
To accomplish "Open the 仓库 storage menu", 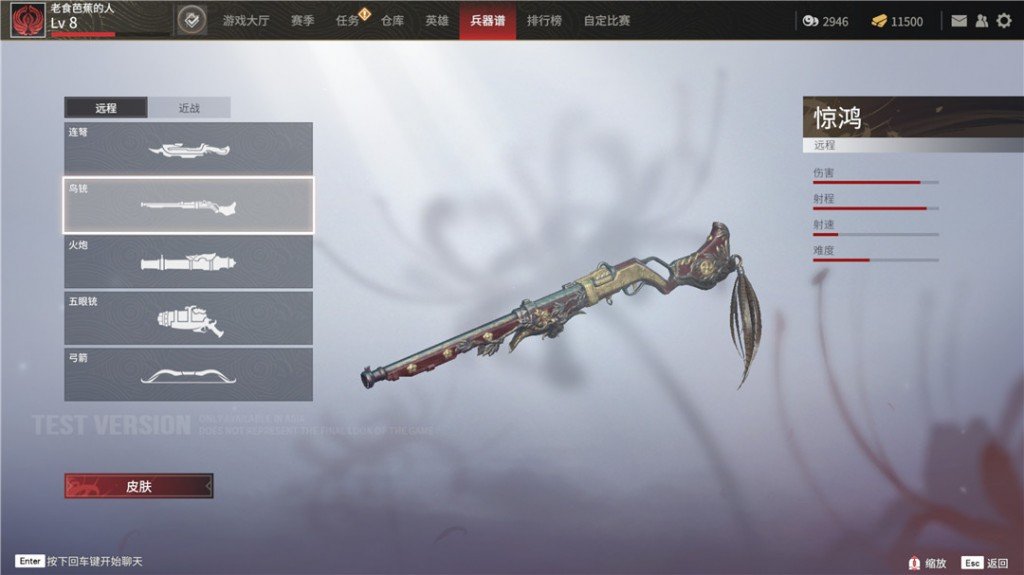I will click(x=393, y=20).
